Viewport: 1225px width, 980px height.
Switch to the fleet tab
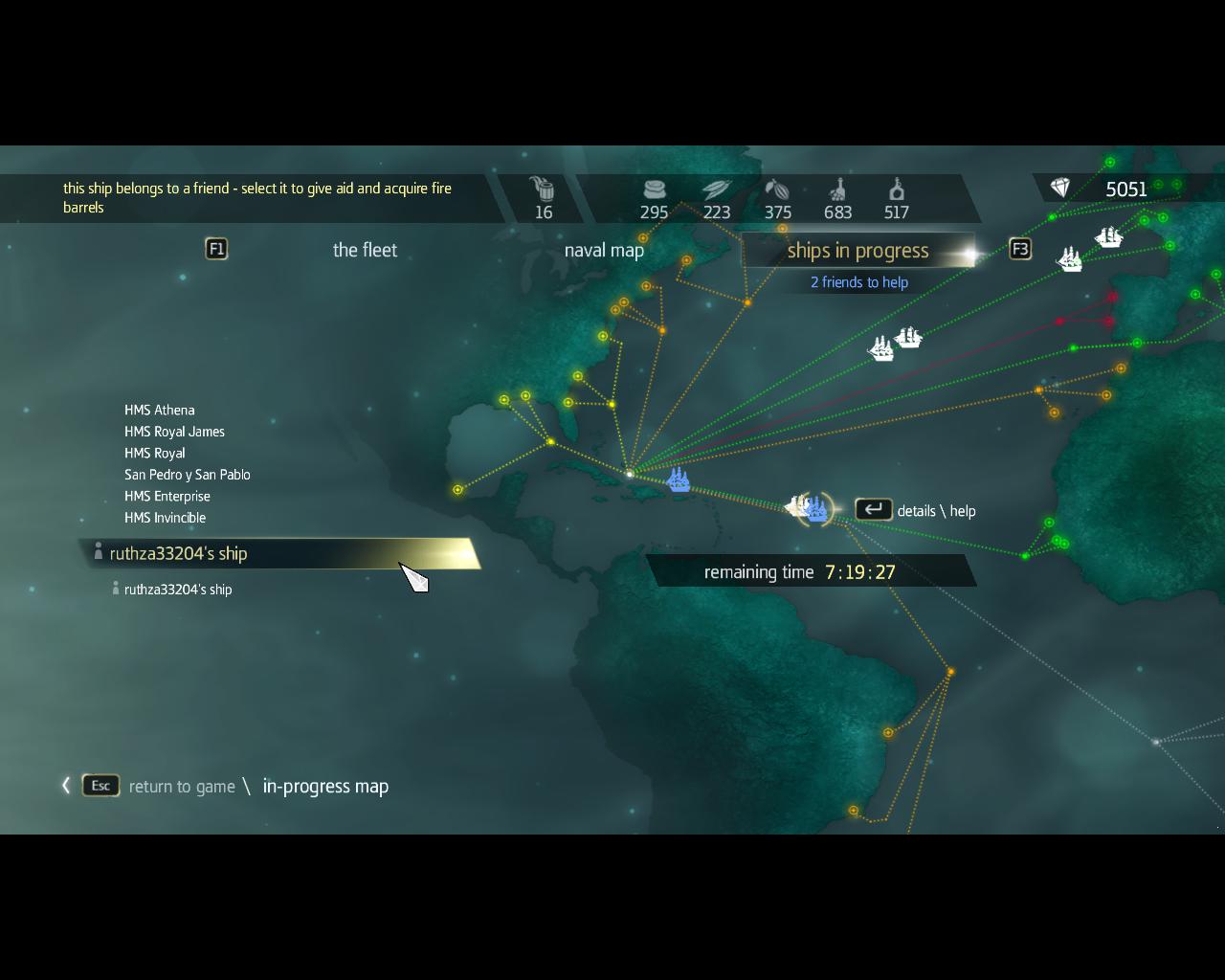[365, 250]
